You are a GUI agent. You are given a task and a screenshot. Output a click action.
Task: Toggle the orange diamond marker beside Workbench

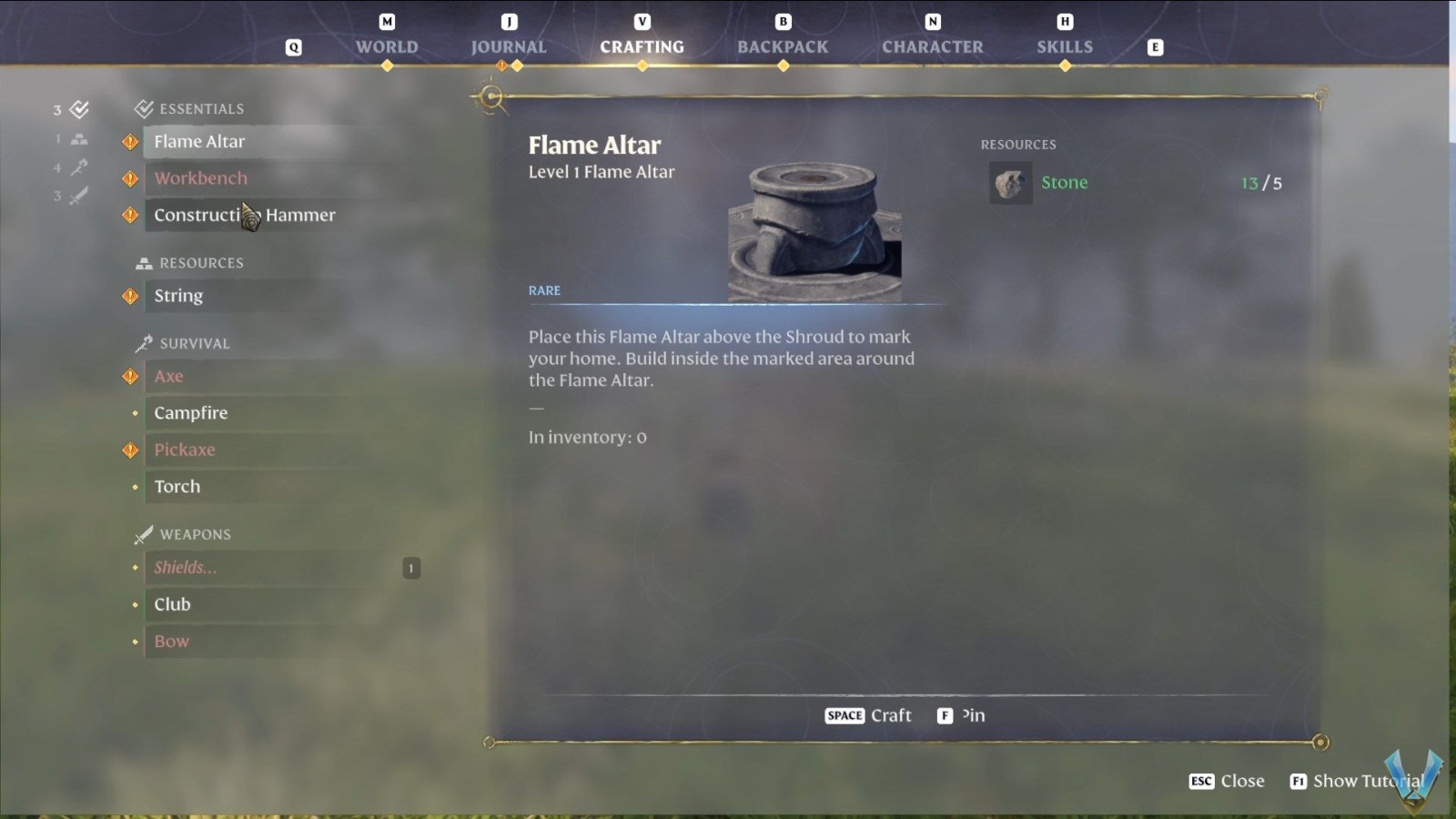129,178
